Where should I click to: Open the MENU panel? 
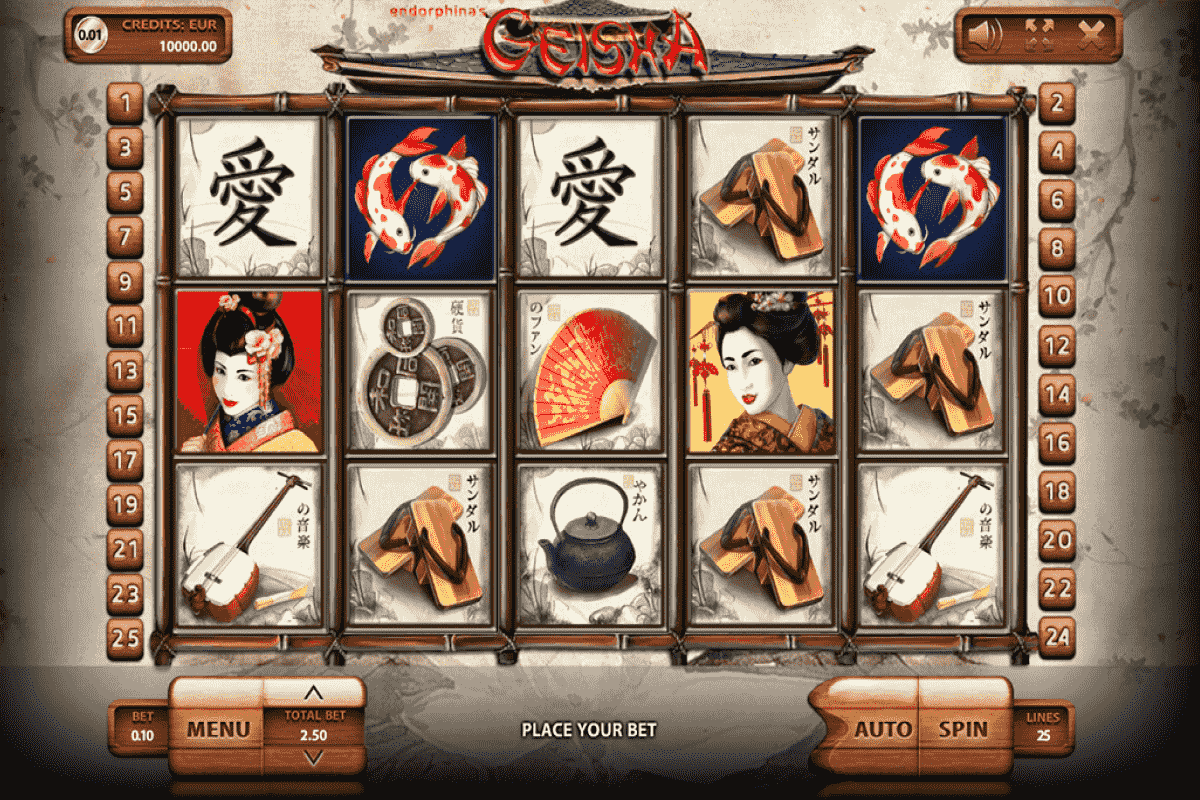pyautogui.click(x=217, y=729)
